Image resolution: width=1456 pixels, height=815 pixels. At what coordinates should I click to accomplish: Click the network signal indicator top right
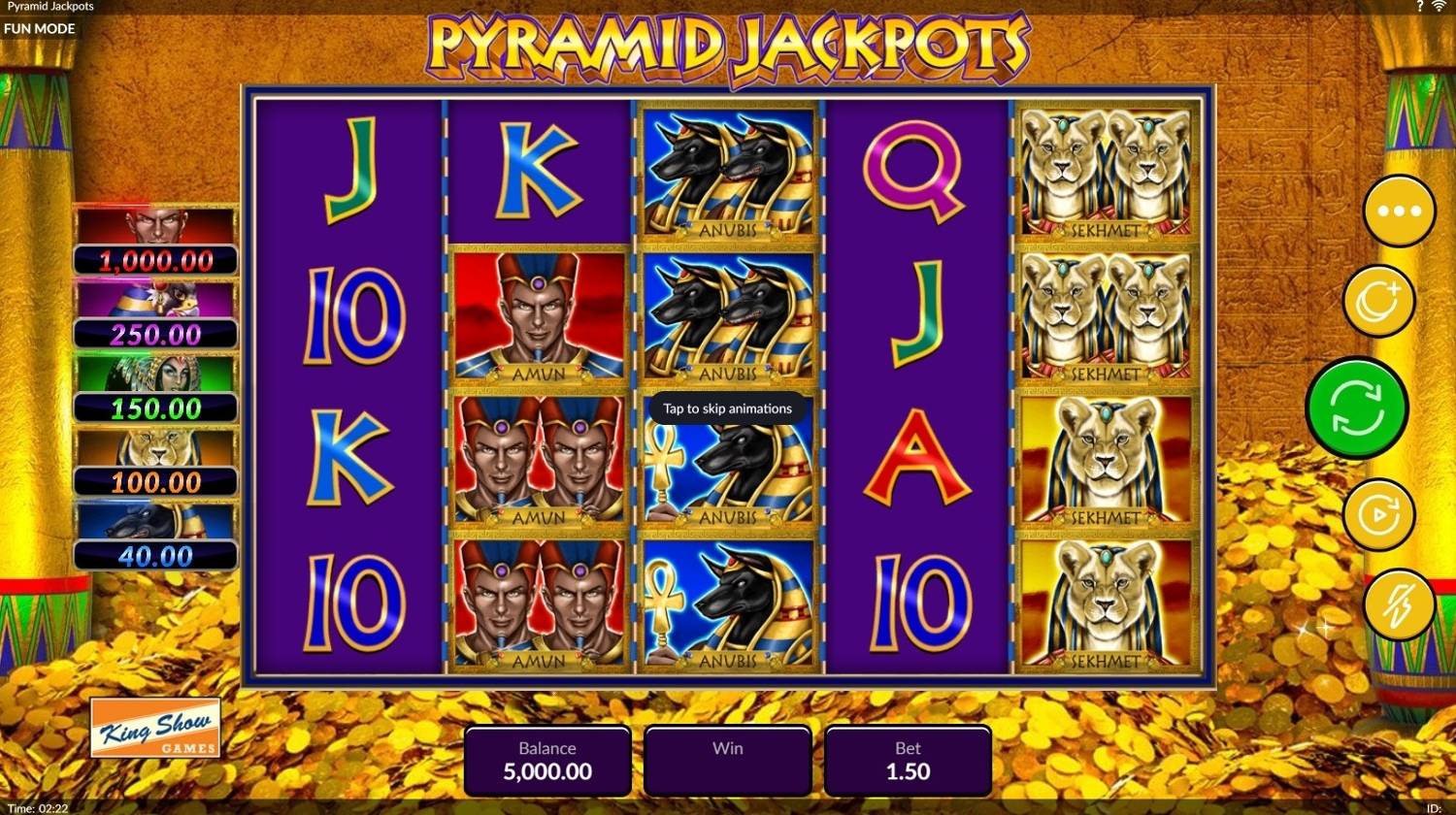coord(1441,7)
